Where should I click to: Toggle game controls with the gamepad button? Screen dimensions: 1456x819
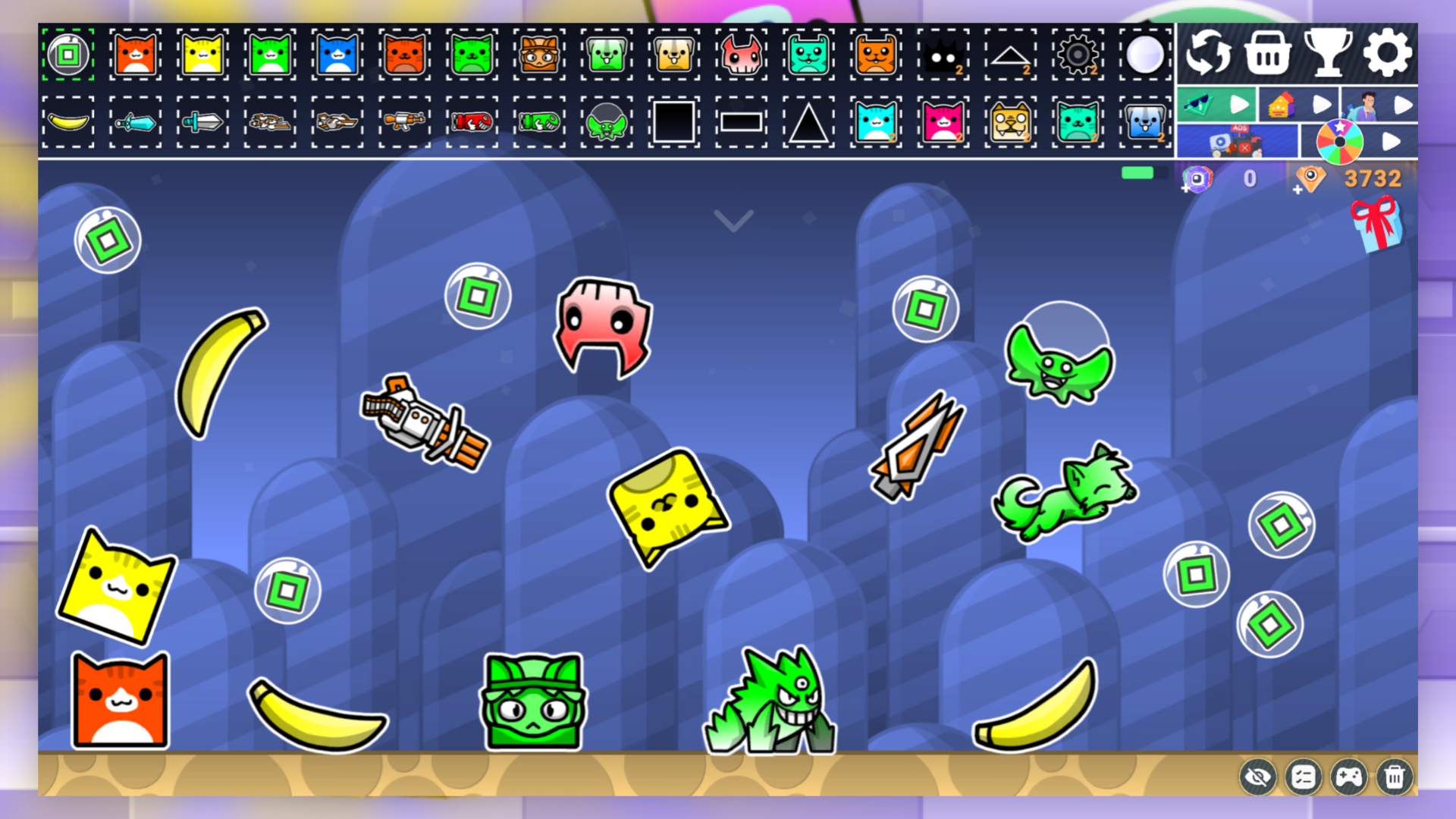click(1349, 777)
